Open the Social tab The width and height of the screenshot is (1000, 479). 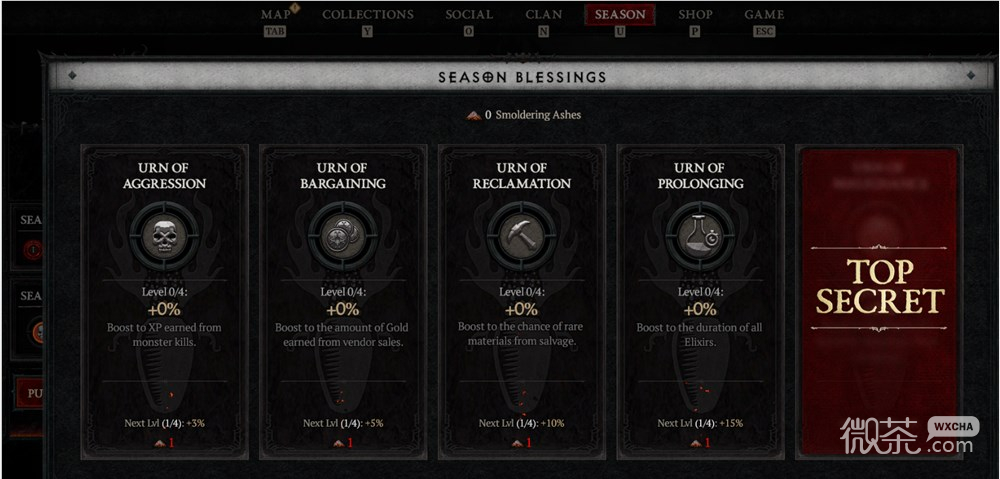(469, 15)
